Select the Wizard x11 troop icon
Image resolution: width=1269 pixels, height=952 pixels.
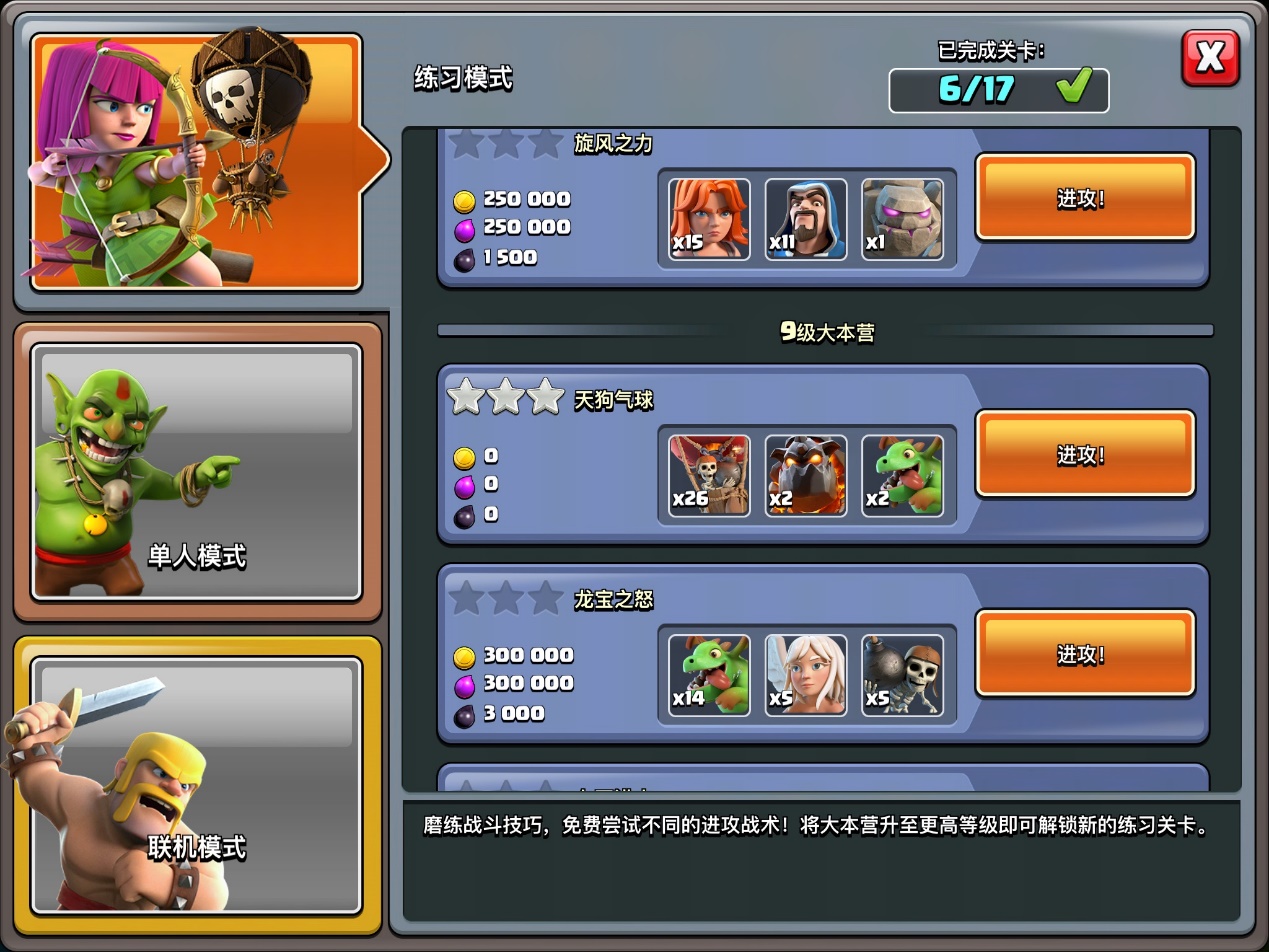coord(806,219)
